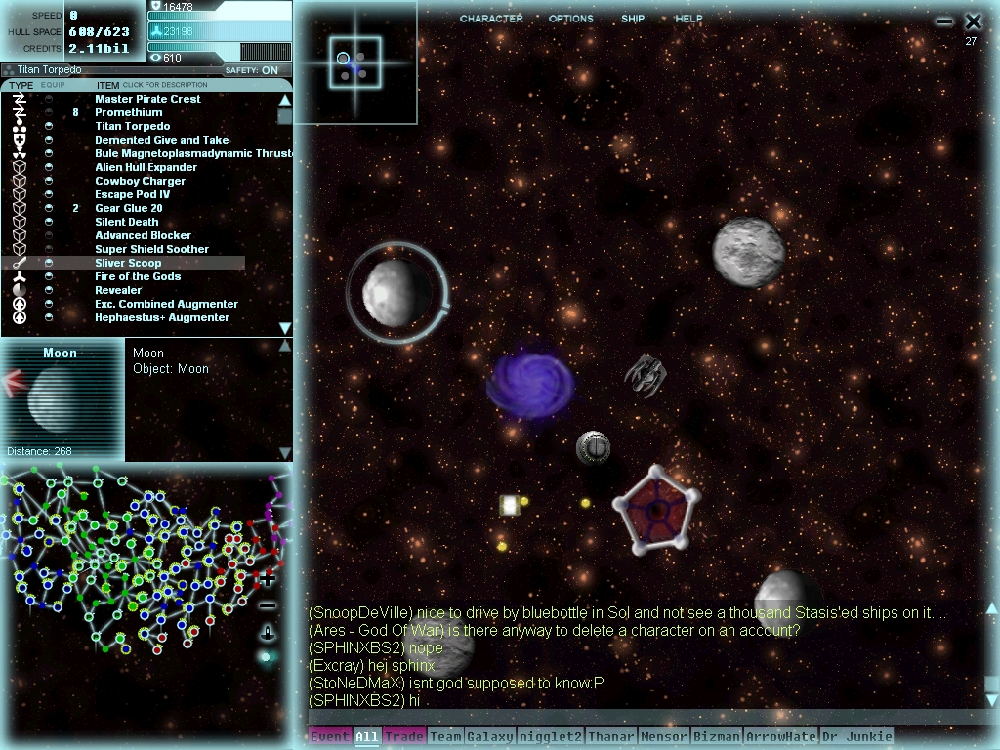Open the Options menu
The image size is (1000, 750).
click(571, 19)
